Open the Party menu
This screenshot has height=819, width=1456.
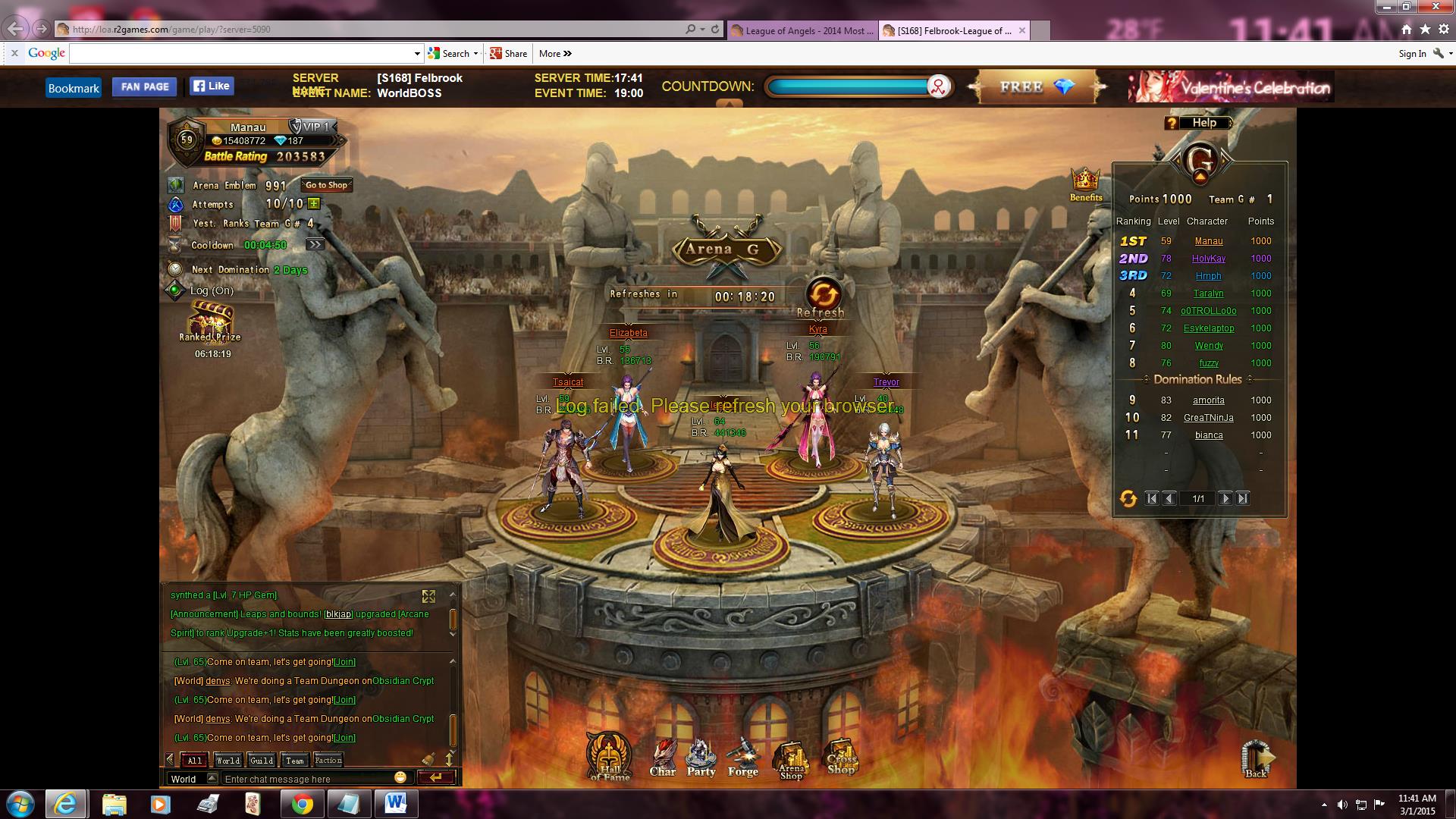[x=701, y=758]
